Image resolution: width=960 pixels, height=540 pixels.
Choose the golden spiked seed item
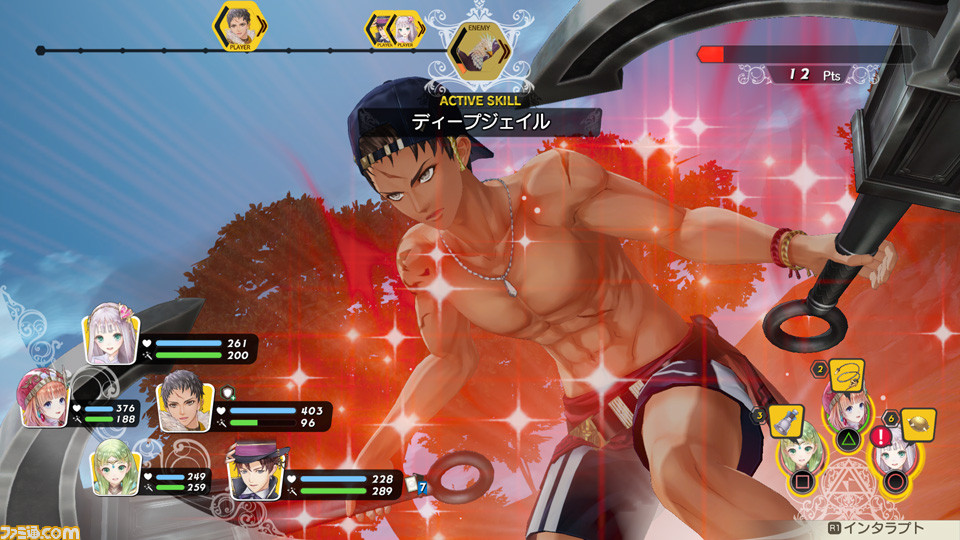tap(918, 424)
